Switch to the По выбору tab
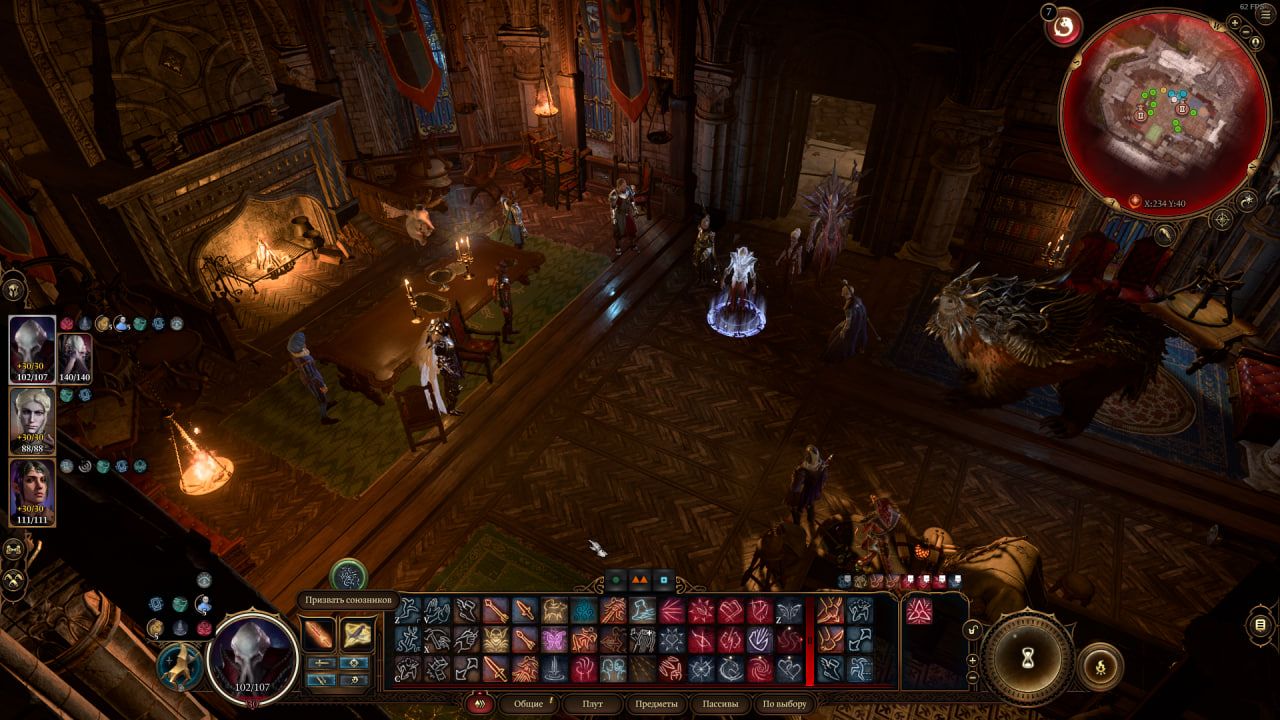This screenshot has height=720, width=1280. pyautogui.click(x=783, y=704)
